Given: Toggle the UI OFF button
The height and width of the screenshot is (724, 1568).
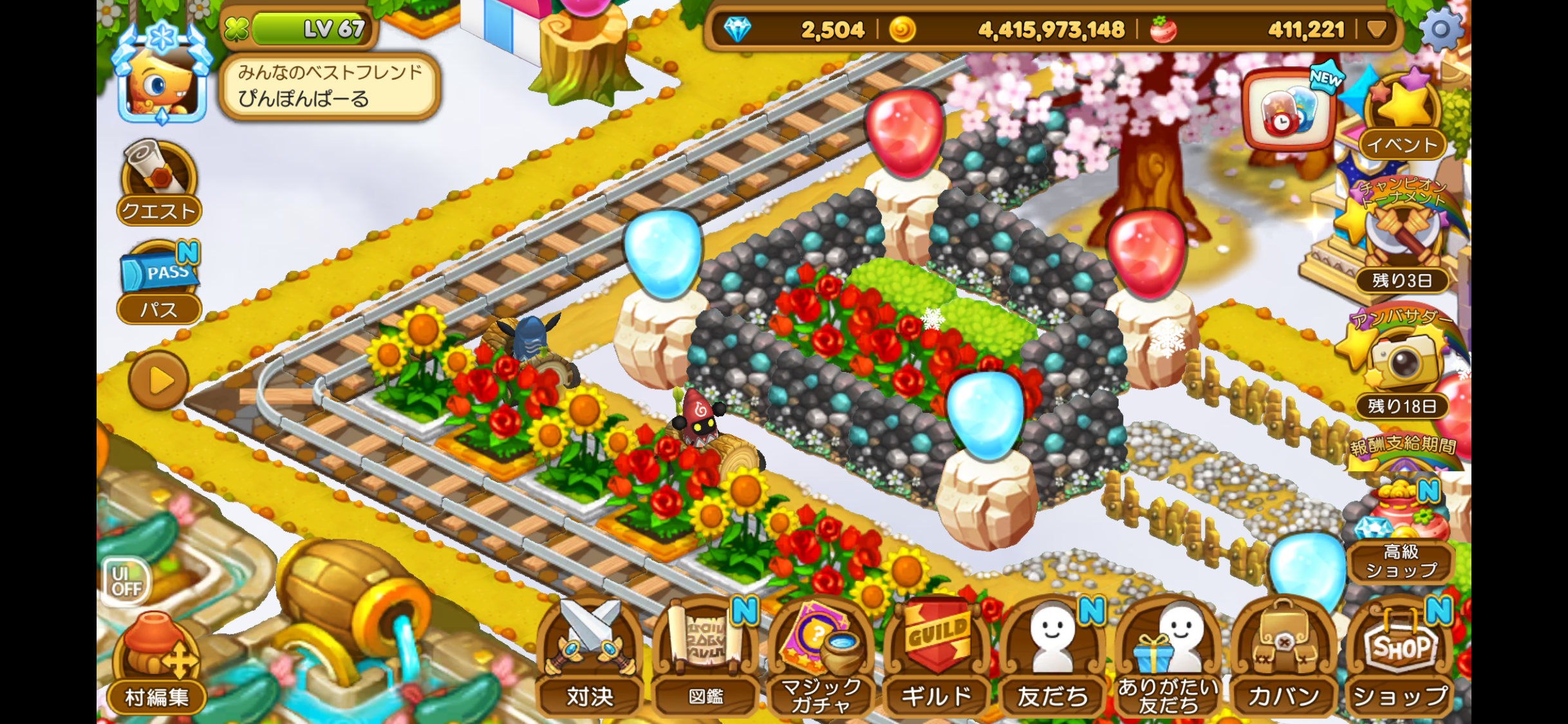Looking at the screenshot, I should [126, 581].
